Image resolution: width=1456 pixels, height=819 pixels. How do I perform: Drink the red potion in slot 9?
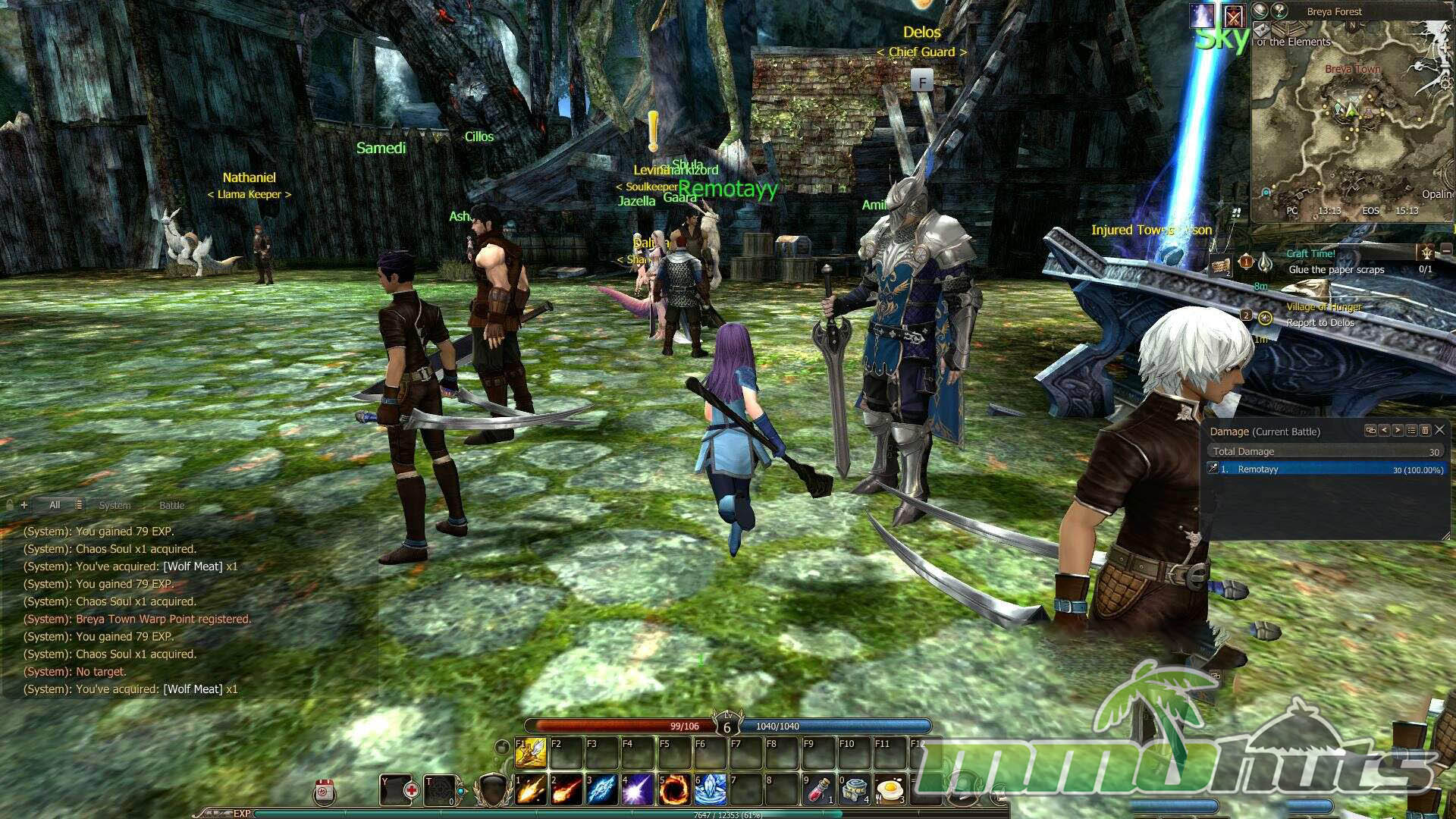[x=819, y=789]
